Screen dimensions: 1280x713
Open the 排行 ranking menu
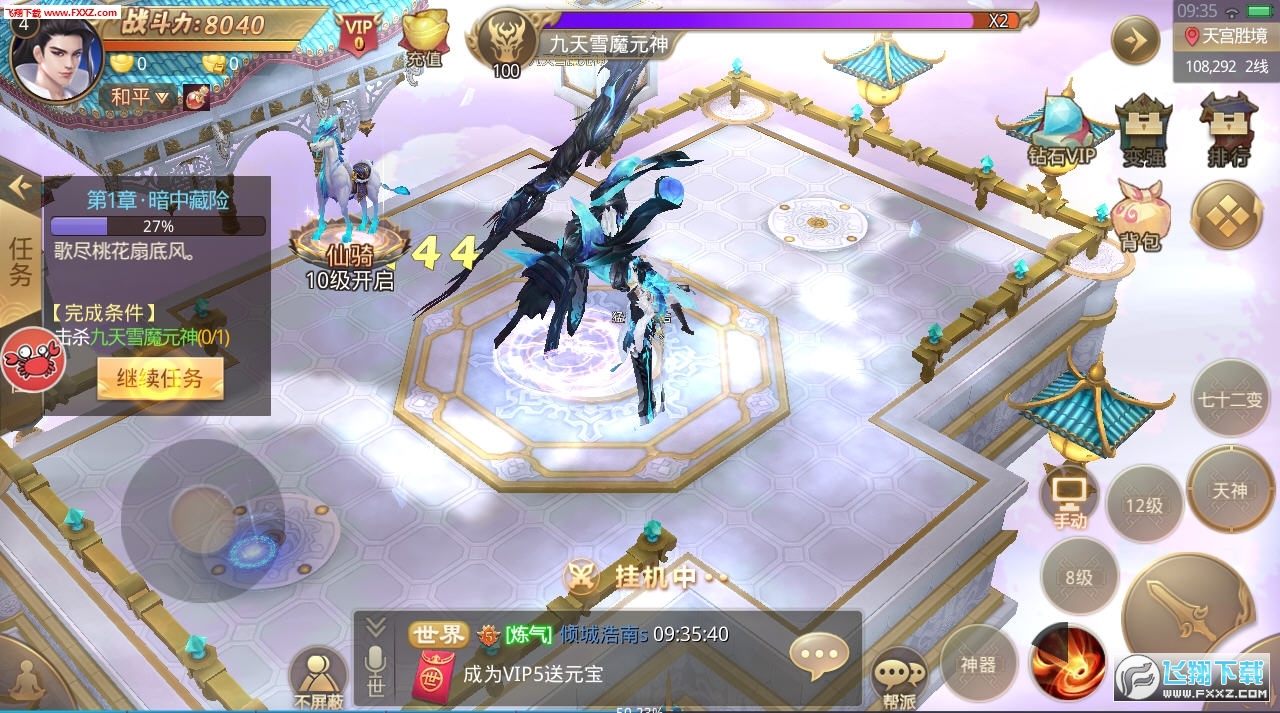click(x=1228, y=128)
